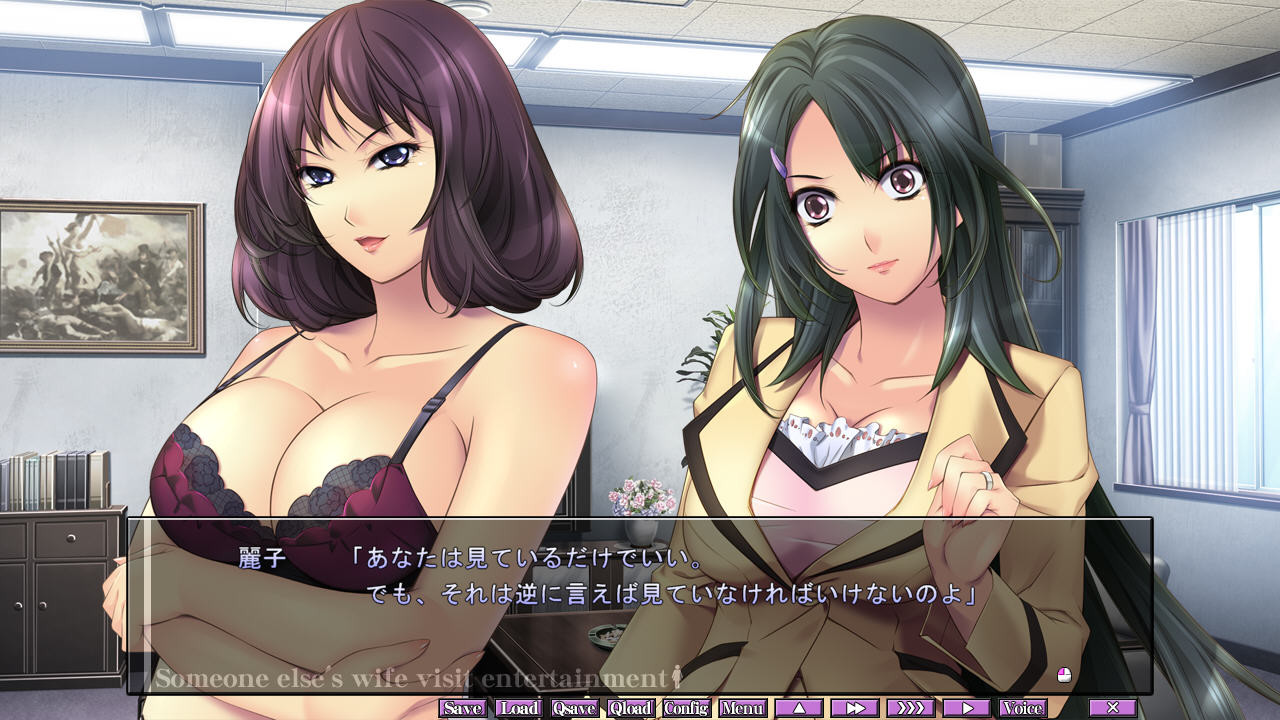Choose the triple-chevron skip button

click(x=911, y=708)
